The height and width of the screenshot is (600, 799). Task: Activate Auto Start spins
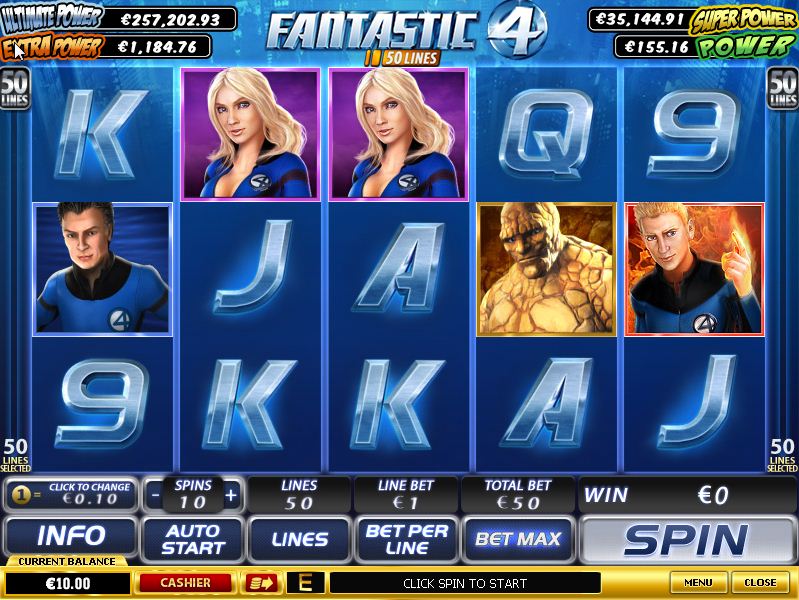(x=193, y=539)
